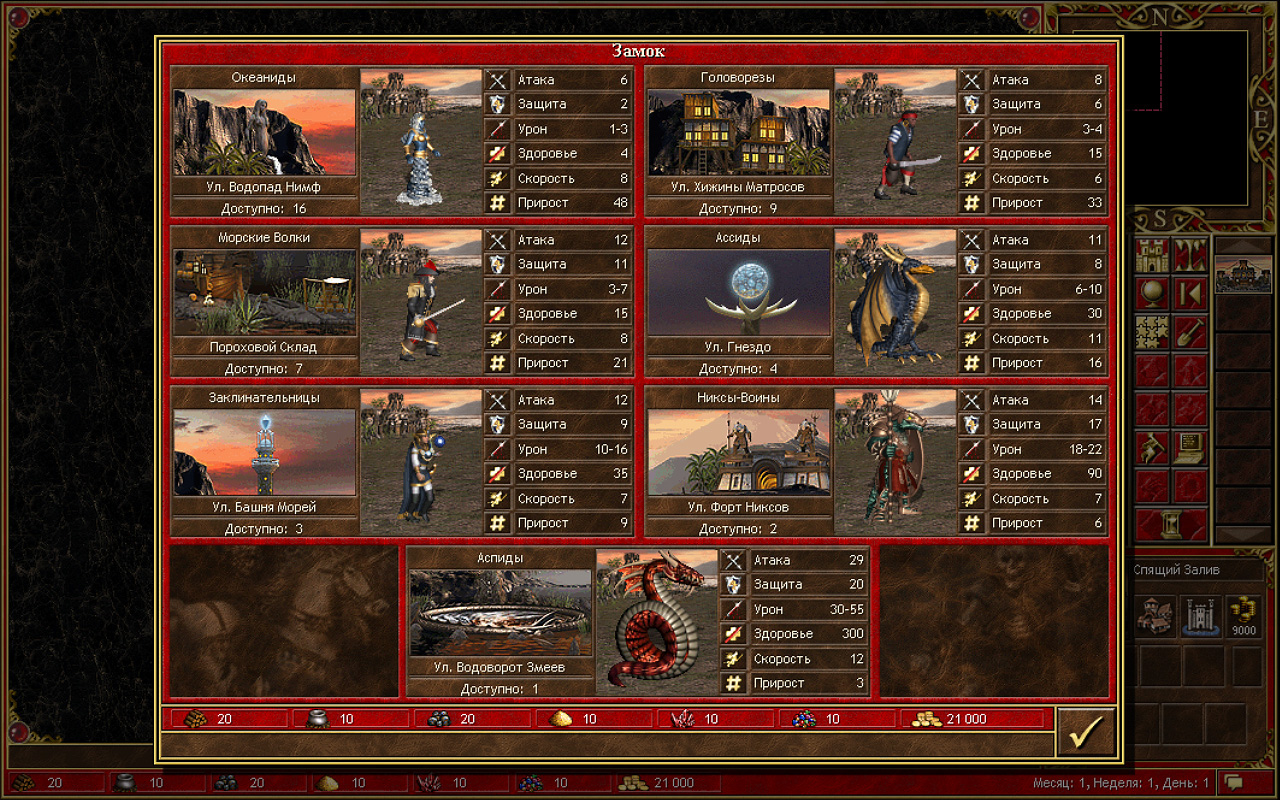The width and height of the screenshot is (1280, 800).
Task: Activate the shovel dig button
Action: coord(1190,331)
